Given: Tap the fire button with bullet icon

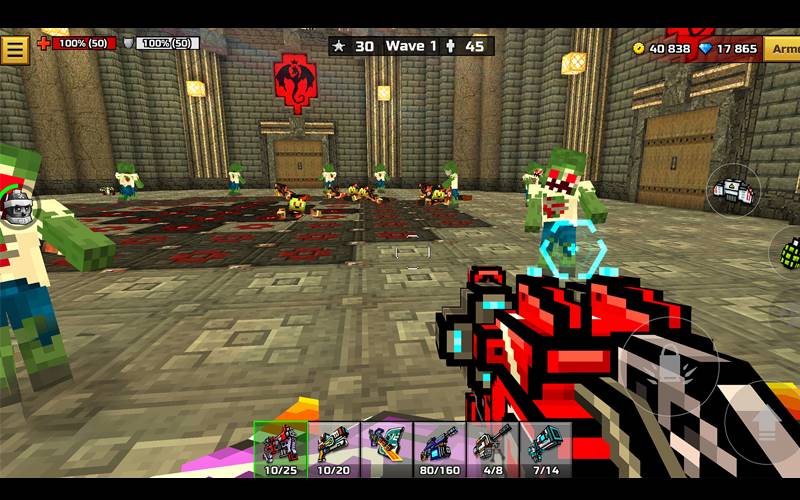Looking at the screenshot, I should click(x=663, y=367).
